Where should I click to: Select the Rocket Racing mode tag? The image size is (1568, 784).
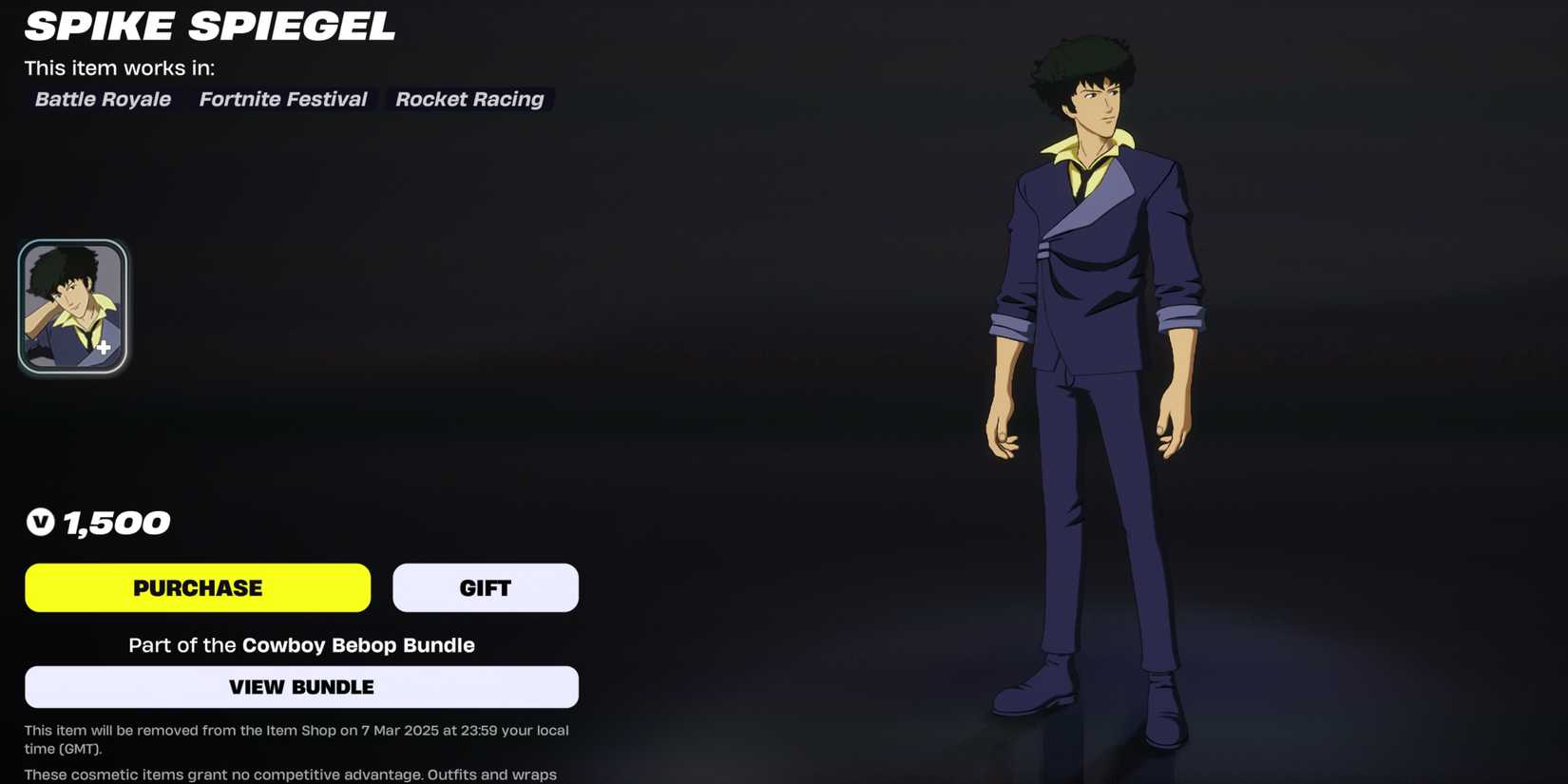pyautogui.click(x=468, y=99)
